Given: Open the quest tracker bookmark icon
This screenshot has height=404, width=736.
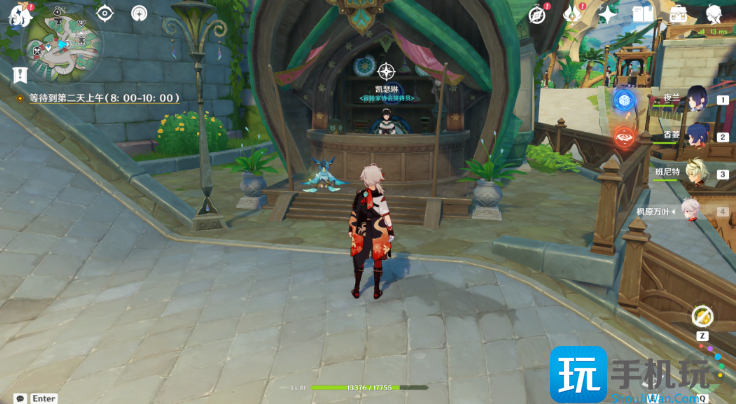Looking at the screenshot, I should 19,74.
